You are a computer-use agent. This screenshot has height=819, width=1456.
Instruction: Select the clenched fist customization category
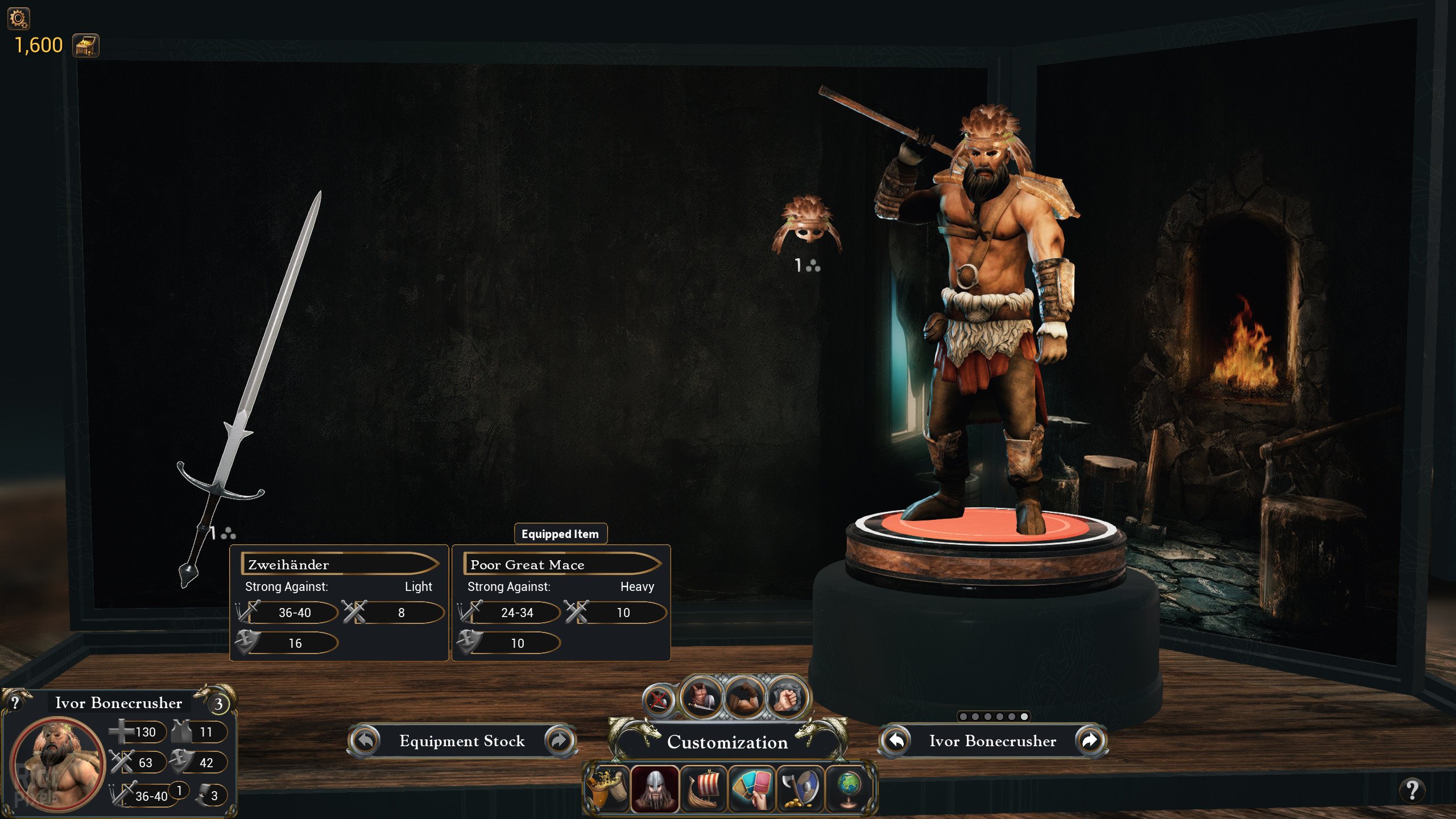click(787, 696)
